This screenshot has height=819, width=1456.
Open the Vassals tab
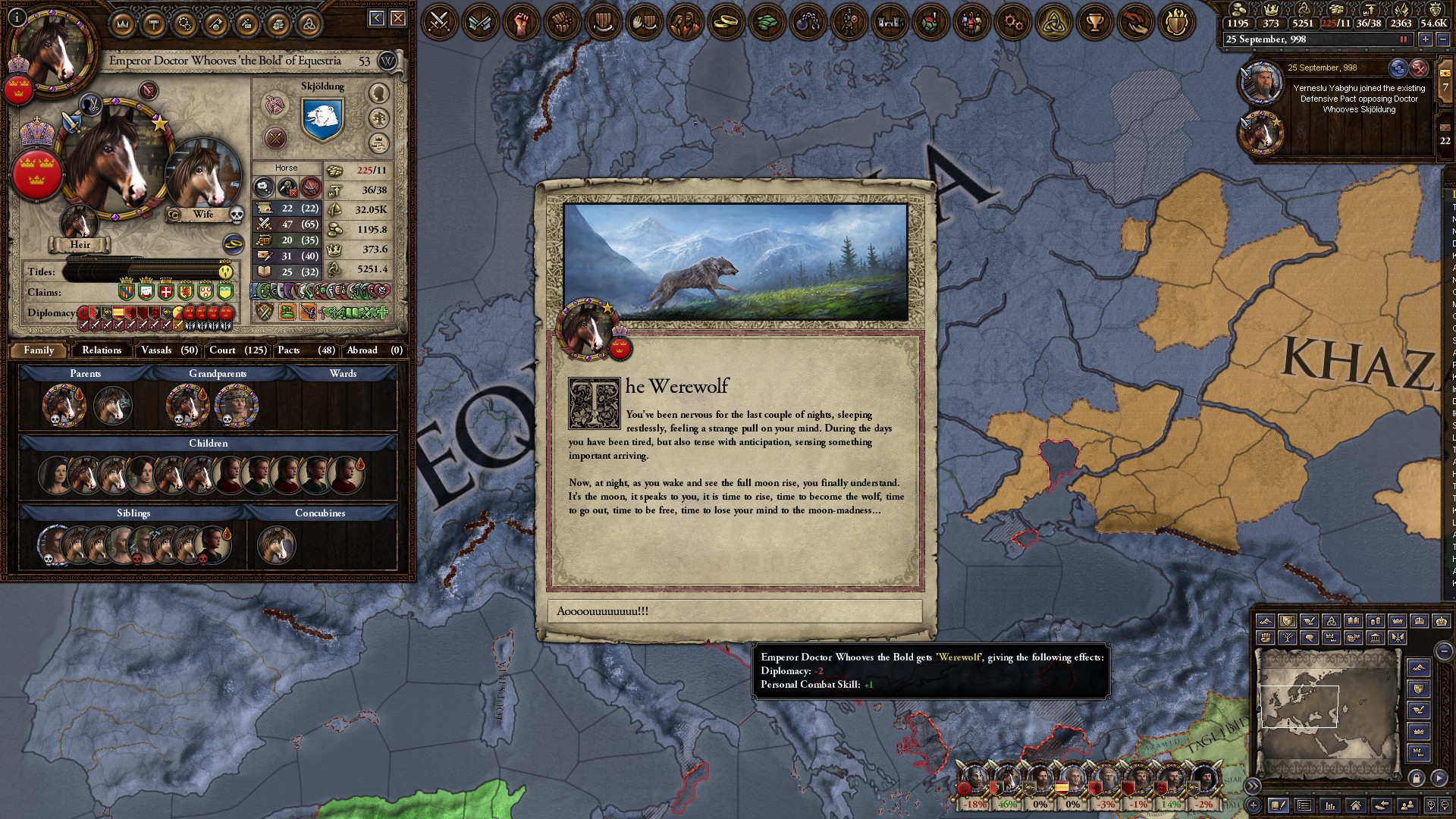(169, 350)
